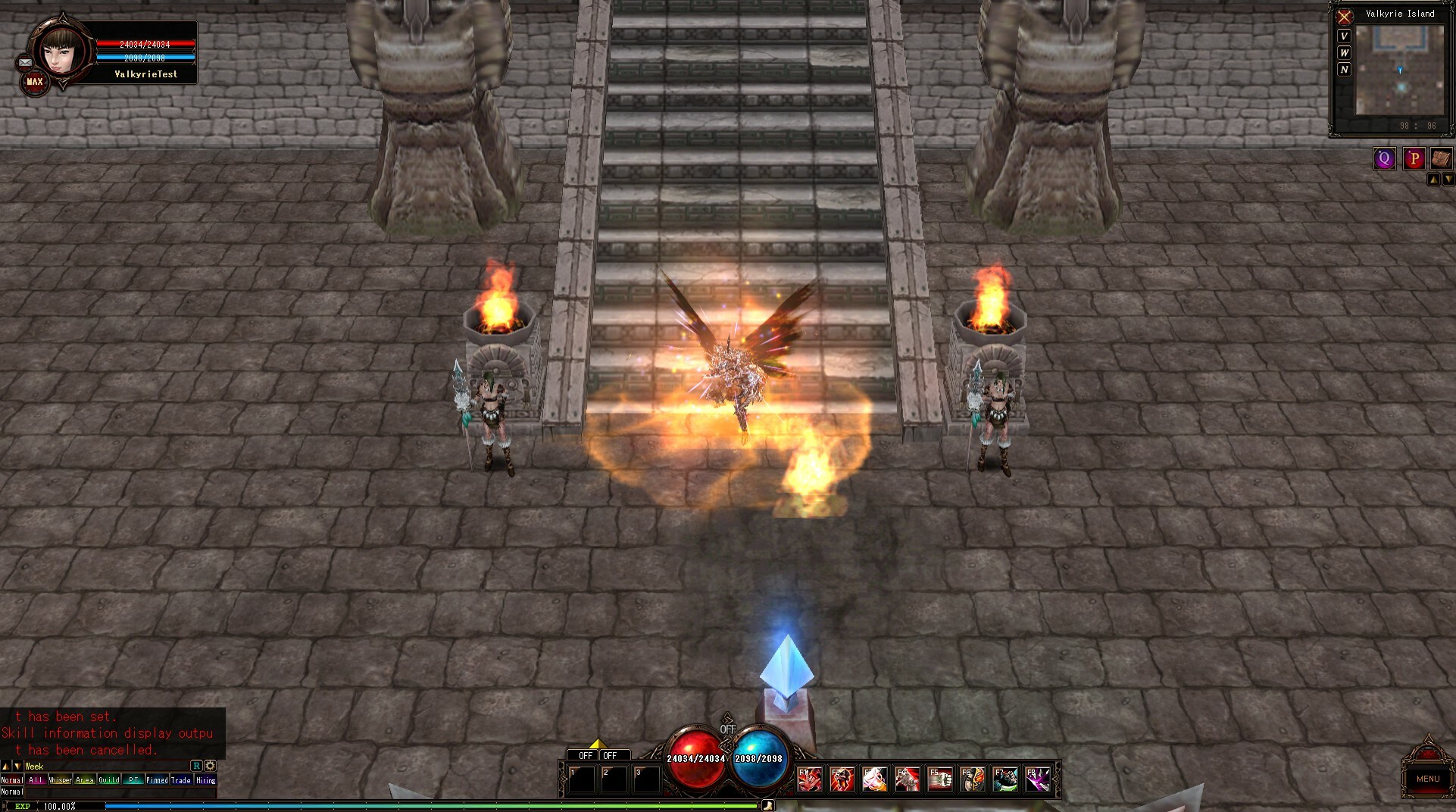
Task: Switch to the Trade chat tab
Action: (181, 779)
